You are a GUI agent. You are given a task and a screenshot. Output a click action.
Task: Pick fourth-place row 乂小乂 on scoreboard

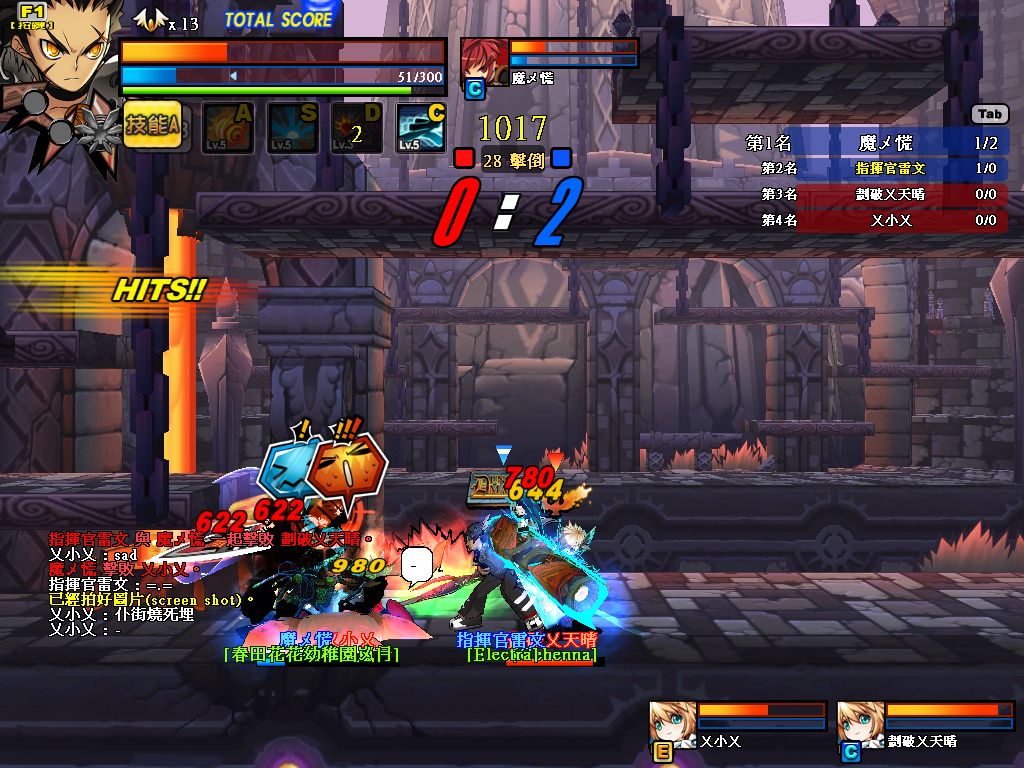(x=875, y=220)
